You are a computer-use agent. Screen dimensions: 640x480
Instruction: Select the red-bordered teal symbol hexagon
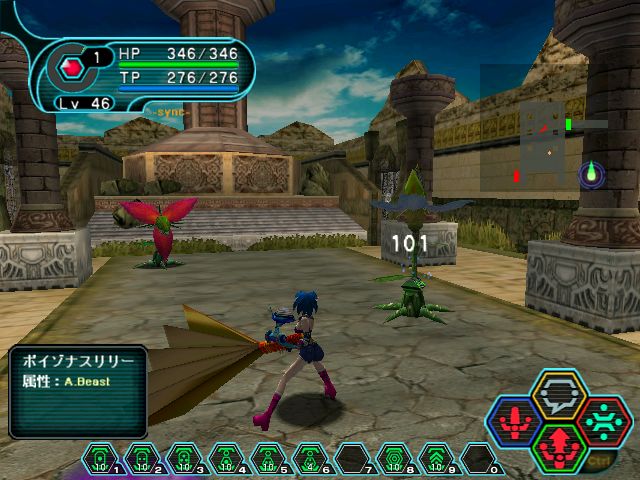(x=603, y=422)
